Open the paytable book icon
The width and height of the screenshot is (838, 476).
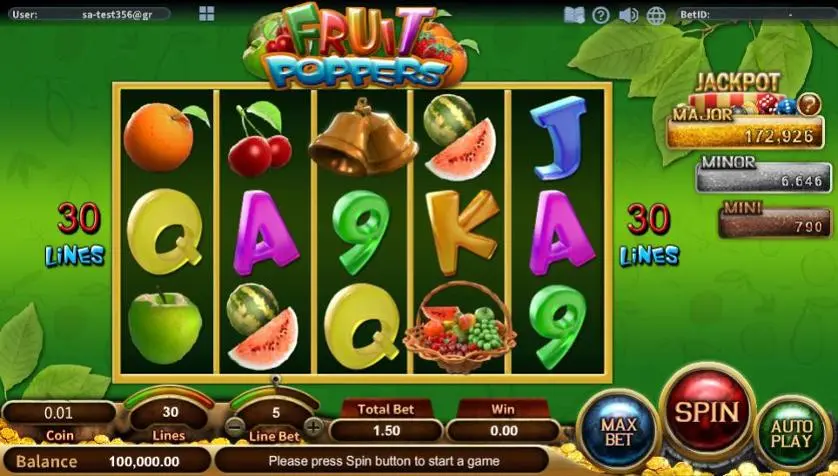tap(573, 15)
